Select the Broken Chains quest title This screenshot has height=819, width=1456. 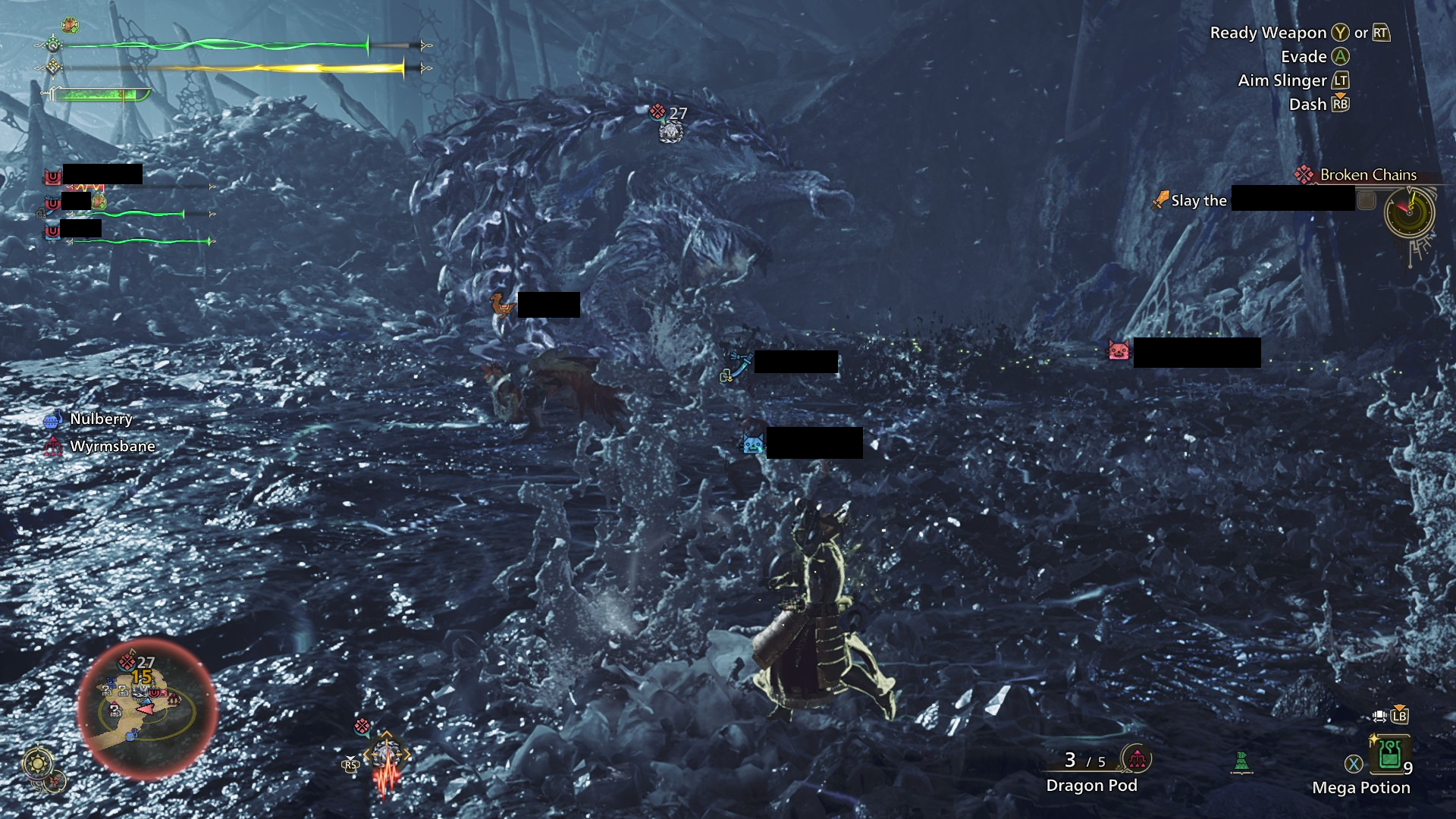click(x=1367, y=174)
